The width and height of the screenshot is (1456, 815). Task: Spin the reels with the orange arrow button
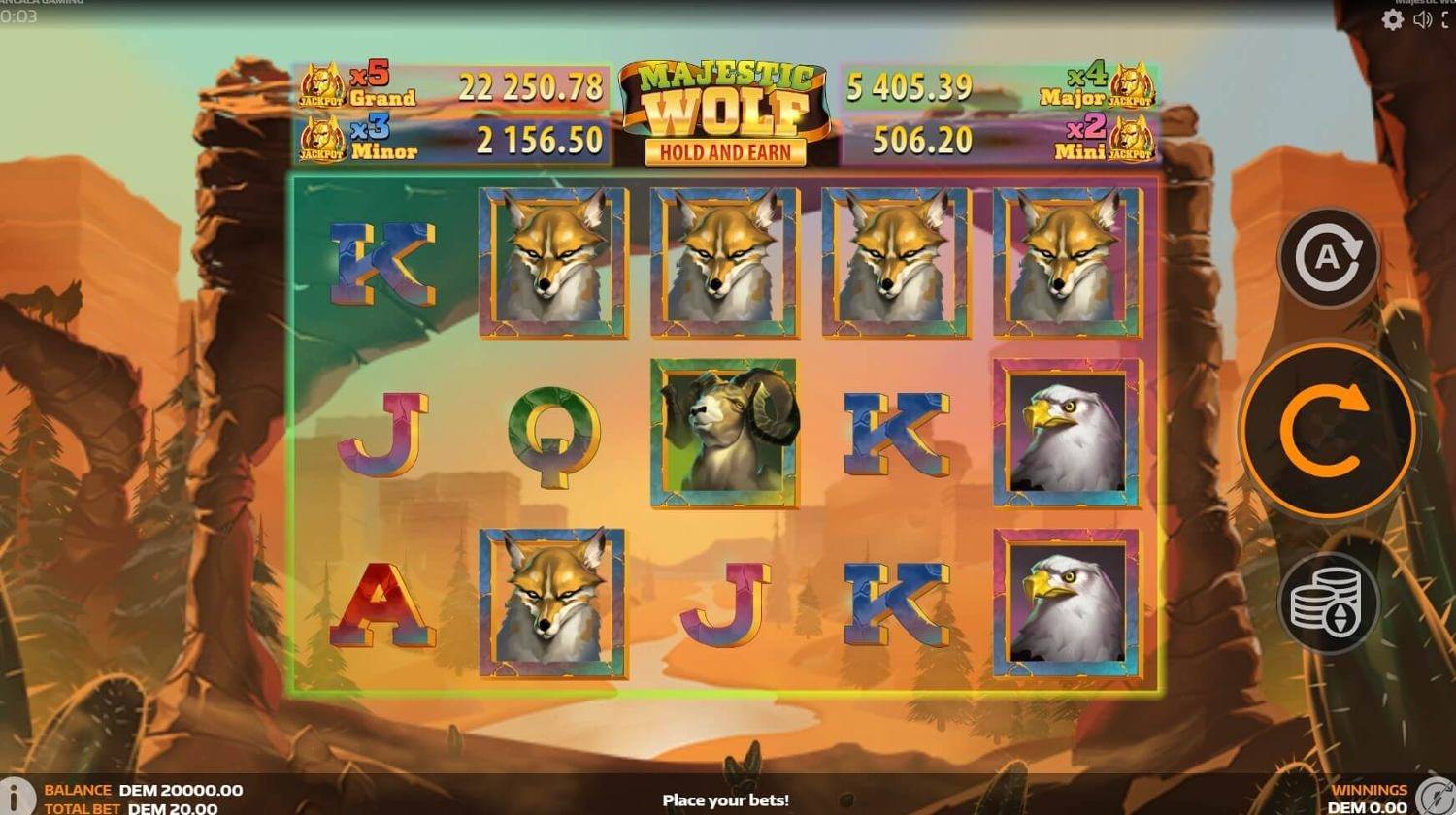[x=1326, y=432]
